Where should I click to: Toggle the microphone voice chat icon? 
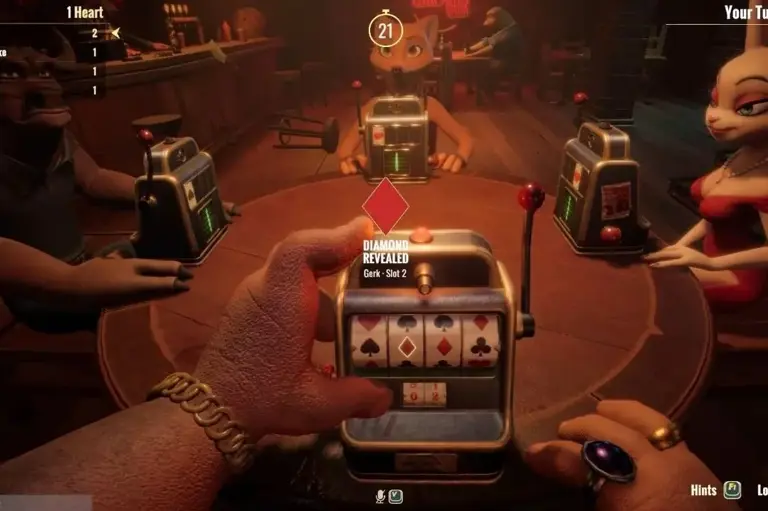point(380,495)
